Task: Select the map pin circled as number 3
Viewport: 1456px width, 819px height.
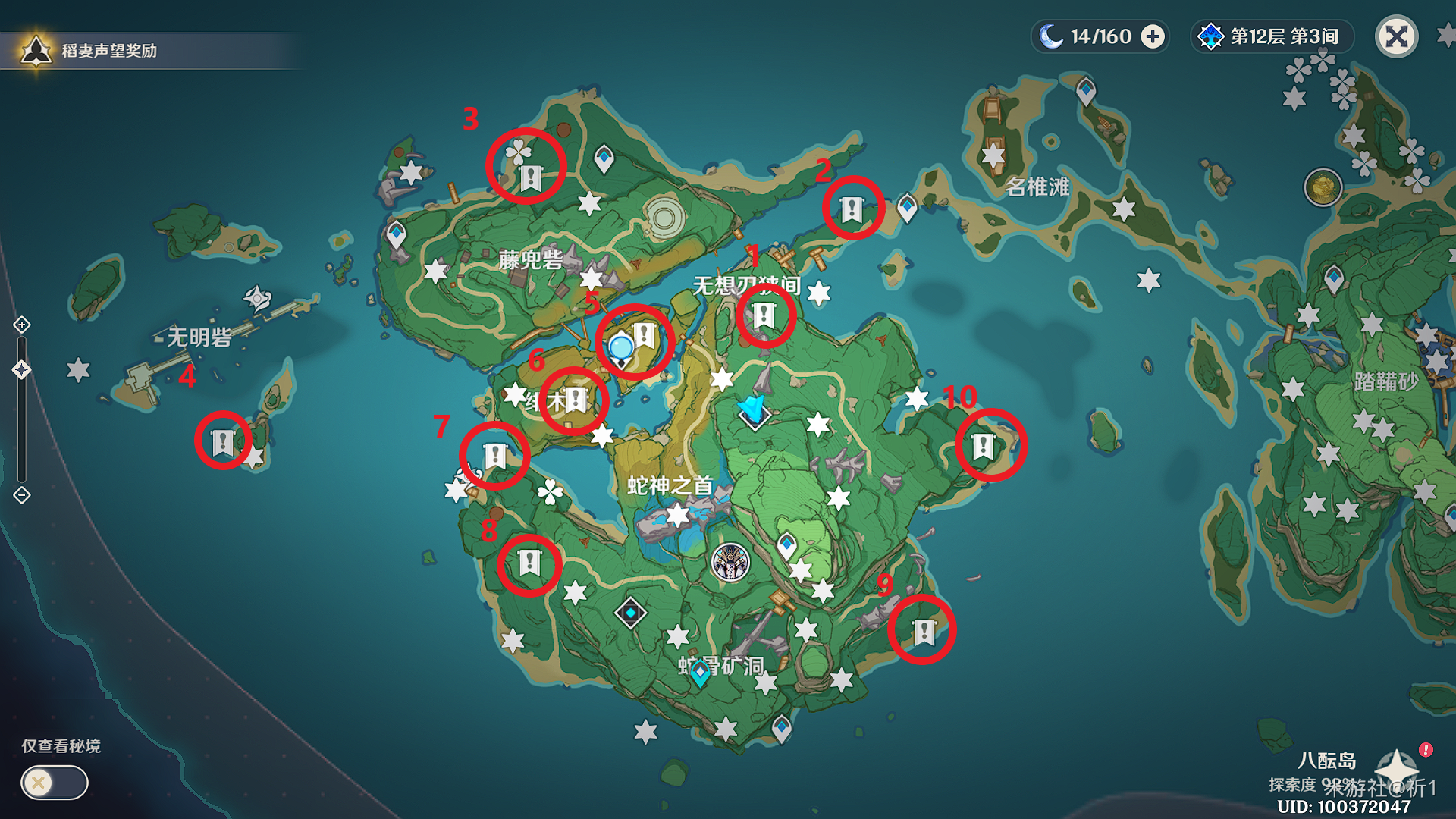Action: pyautogui.click(x=531, y=178)
